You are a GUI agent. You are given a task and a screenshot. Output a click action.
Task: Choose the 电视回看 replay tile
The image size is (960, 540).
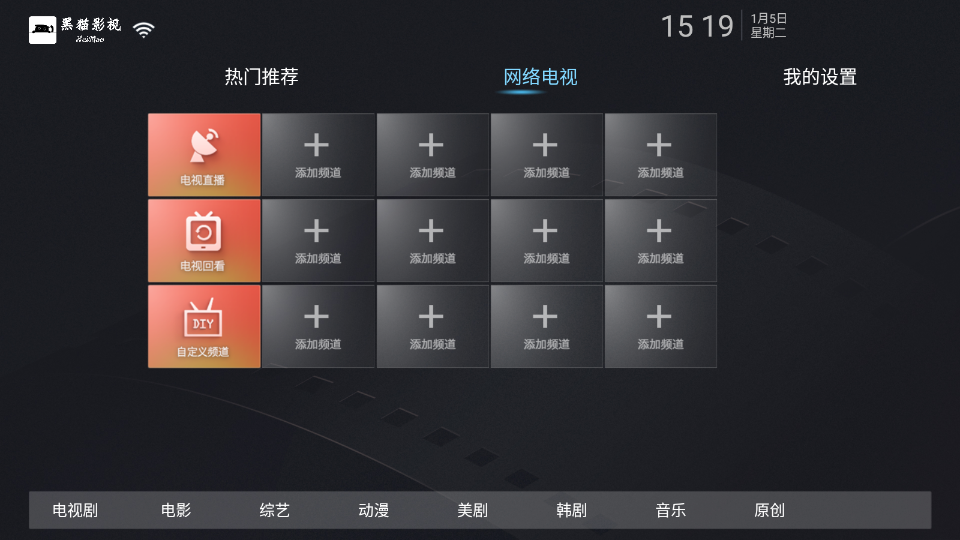click(204, 241)
